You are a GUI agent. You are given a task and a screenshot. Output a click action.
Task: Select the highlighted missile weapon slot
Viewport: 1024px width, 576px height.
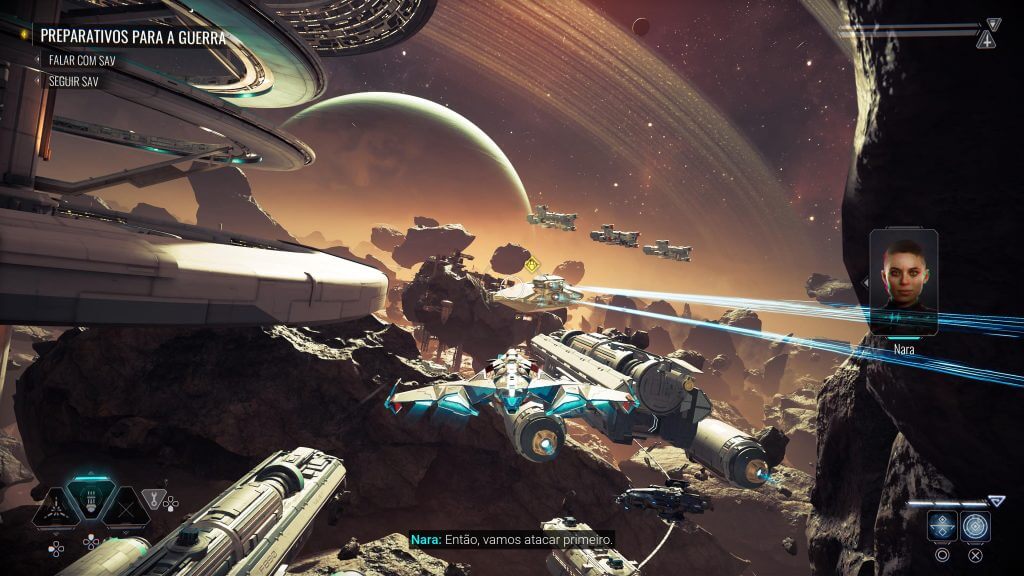pyautogui.click(x=91, y=500)
